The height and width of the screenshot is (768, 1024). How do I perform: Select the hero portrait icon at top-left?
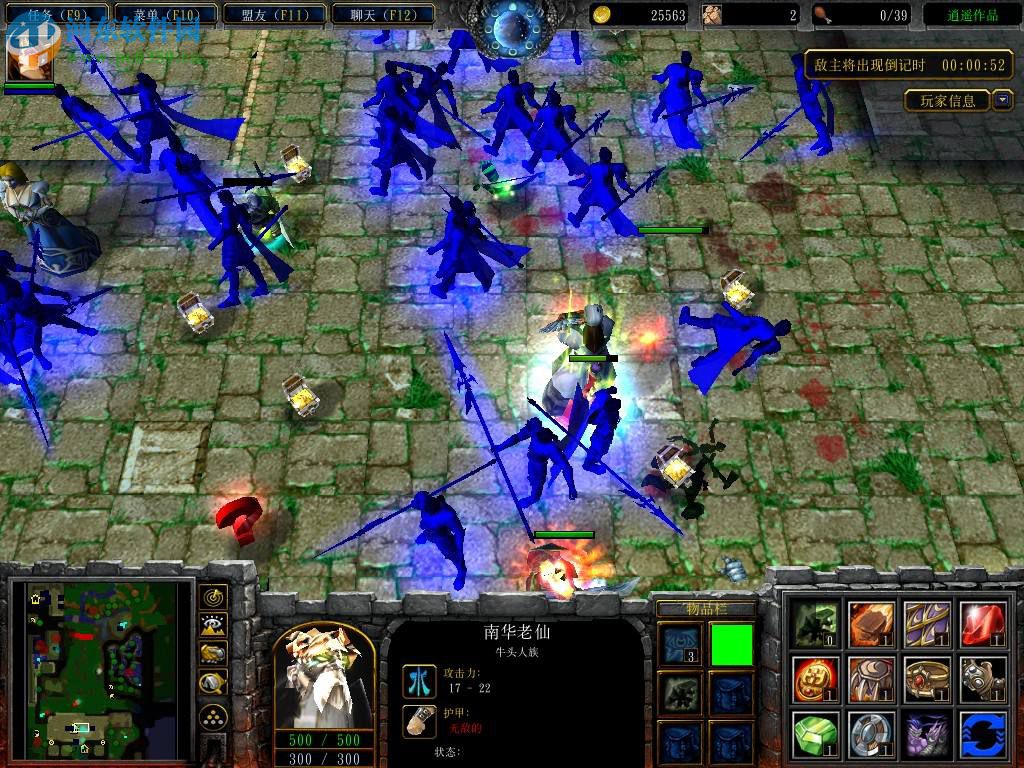coord(30,55)
